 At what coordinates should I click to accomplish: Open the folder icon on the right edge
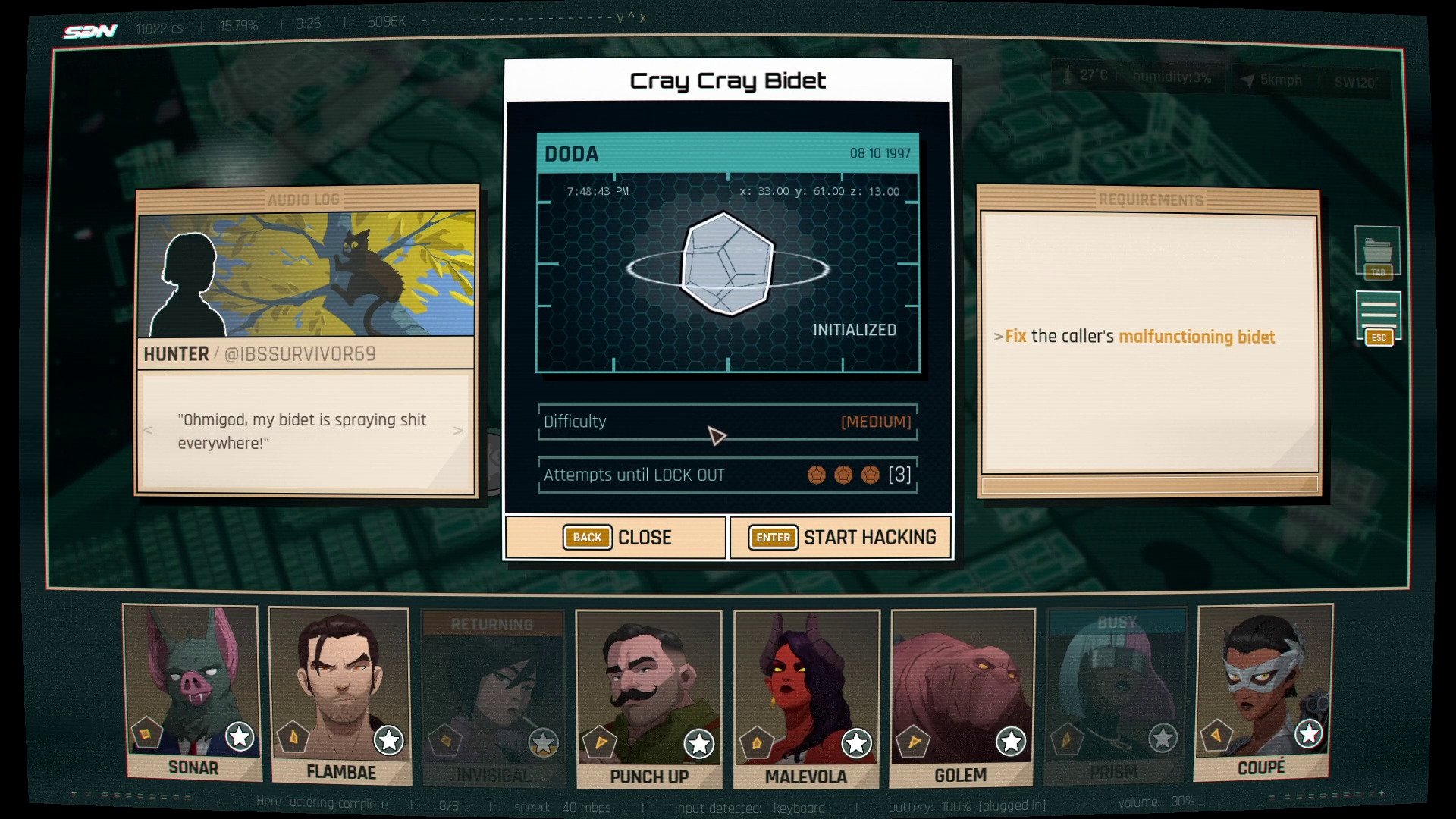click(x=1377, y=250)
